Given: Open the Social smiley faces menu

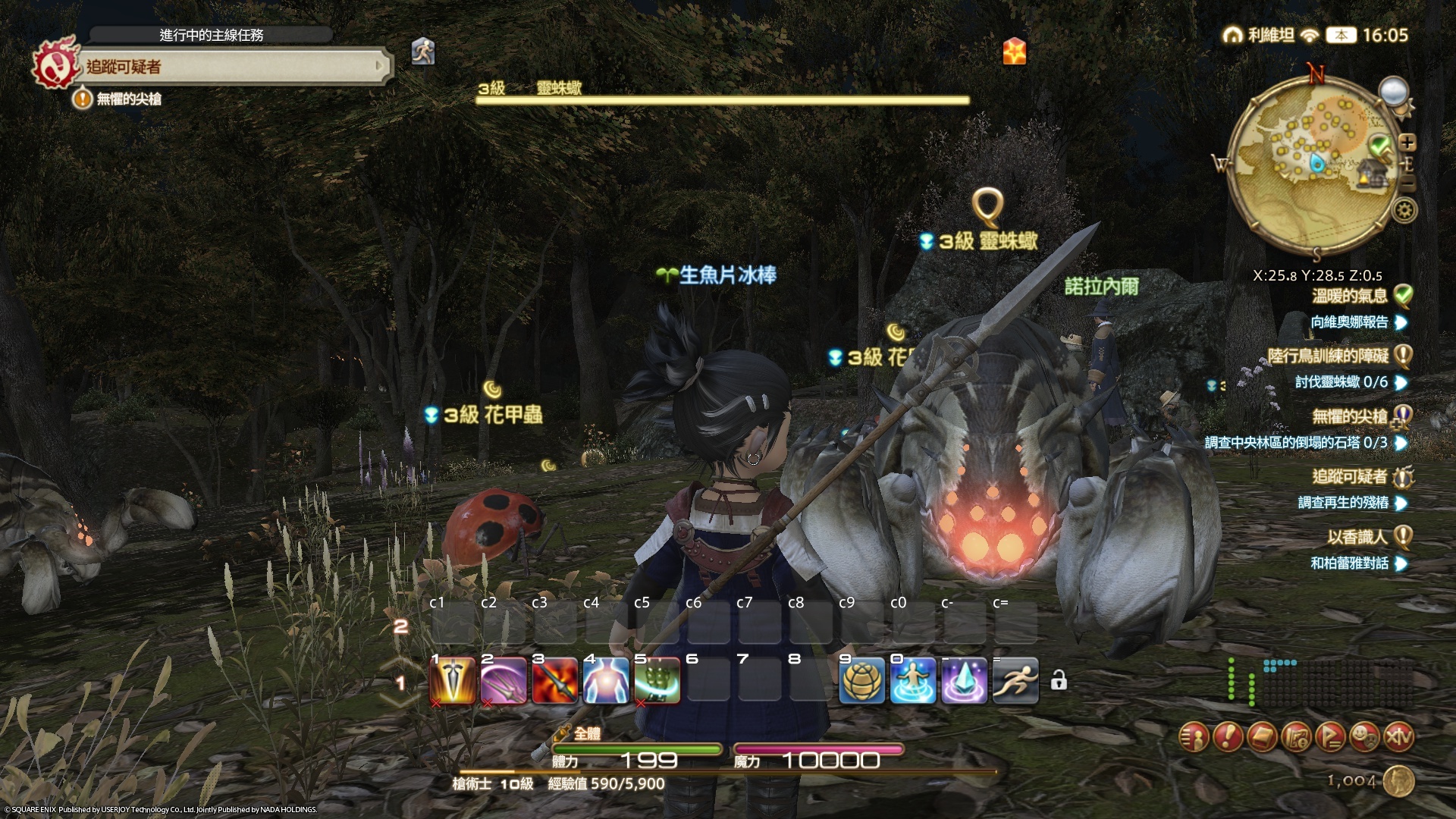Looking at the screenshot, I should pyautogui.click(x=1364, y=736).
